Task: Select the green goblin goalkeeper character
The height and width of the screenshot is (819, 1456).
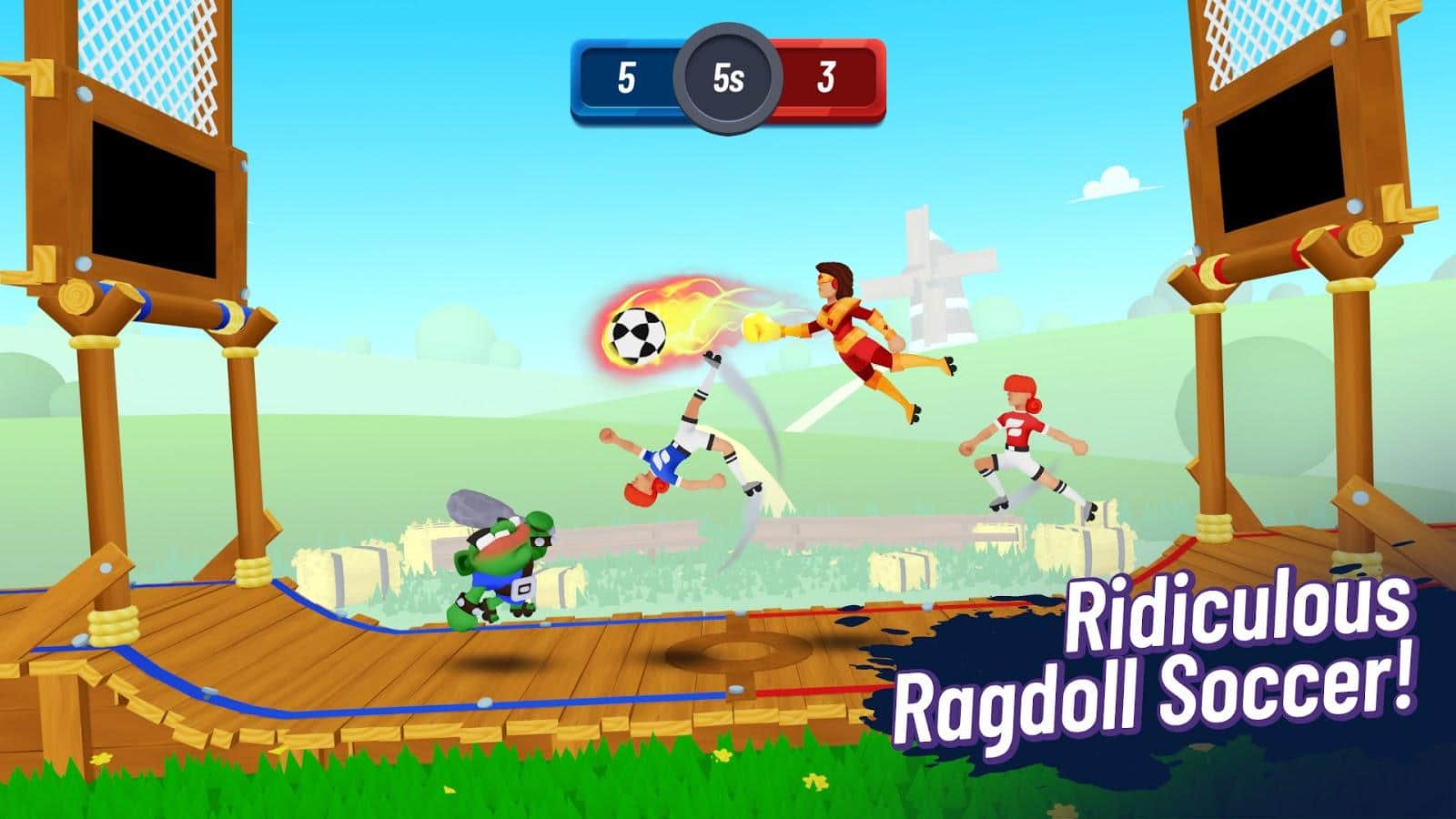Action: [x=496, y=560]
